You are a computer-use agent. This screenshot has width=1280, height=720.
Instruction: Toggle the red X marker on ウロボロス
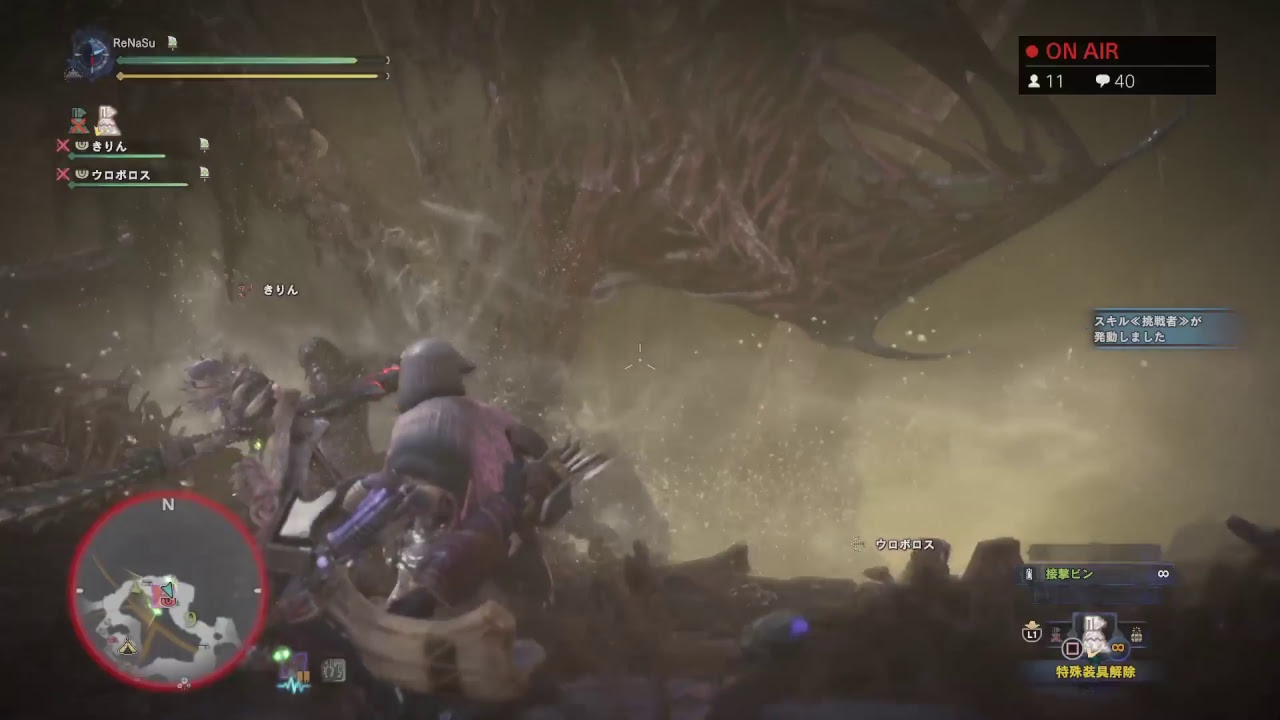[x=63, y=174]
